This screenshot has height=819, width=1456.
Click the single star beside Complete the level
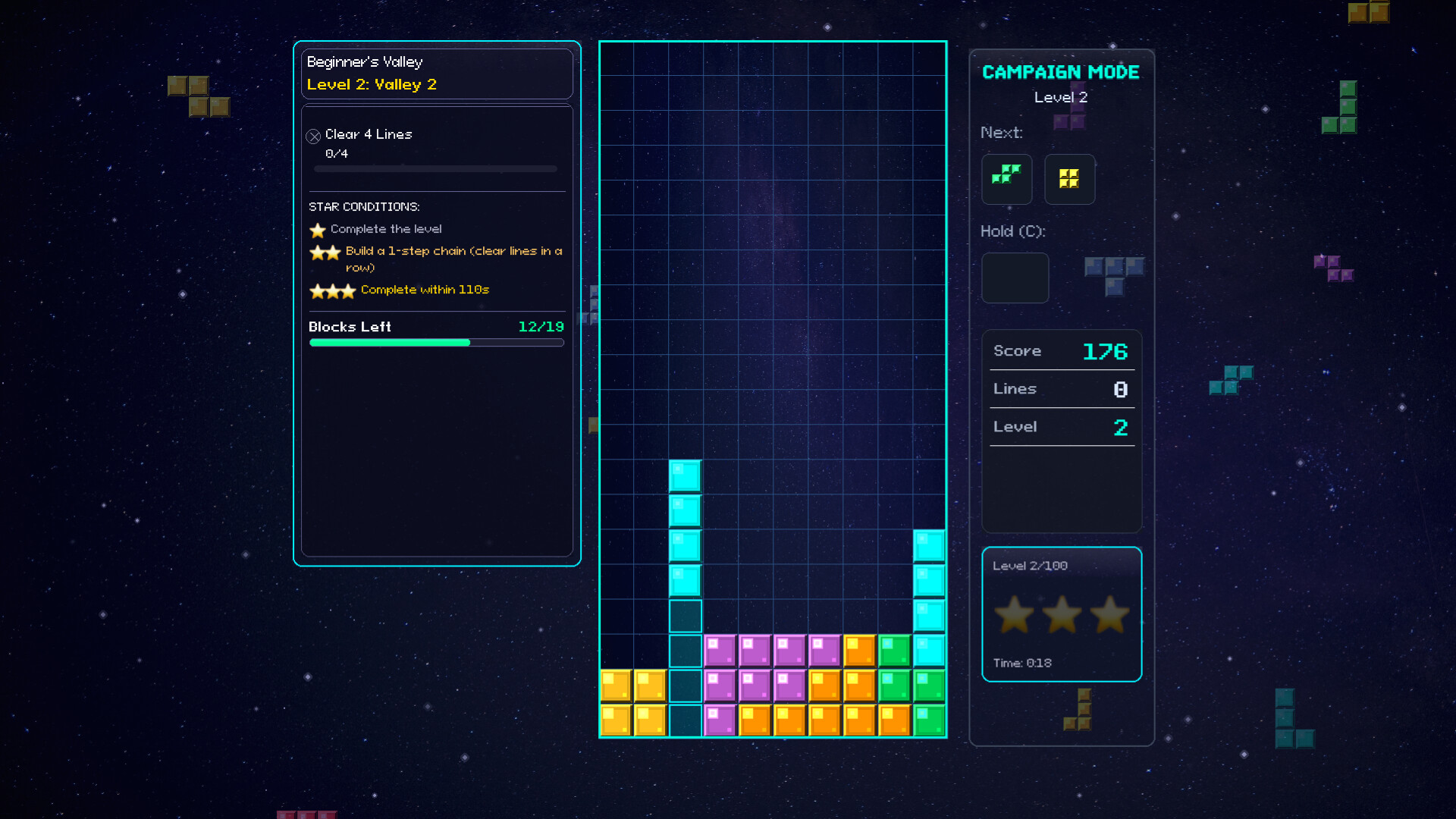[x=316, y=230]
